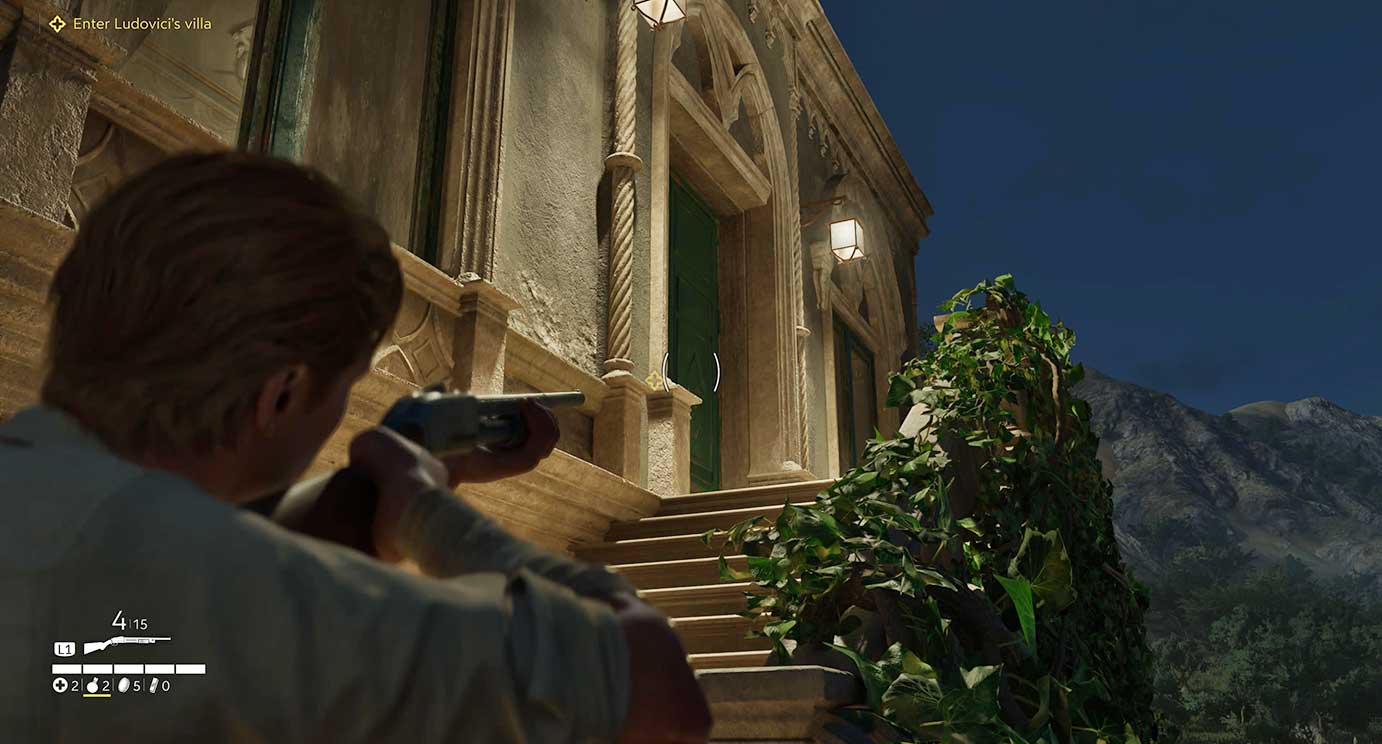Image resolution: width=1382 pixels, height=744 pixels.
Task: Choose the round grenade throwable icon
Action: 93,686
